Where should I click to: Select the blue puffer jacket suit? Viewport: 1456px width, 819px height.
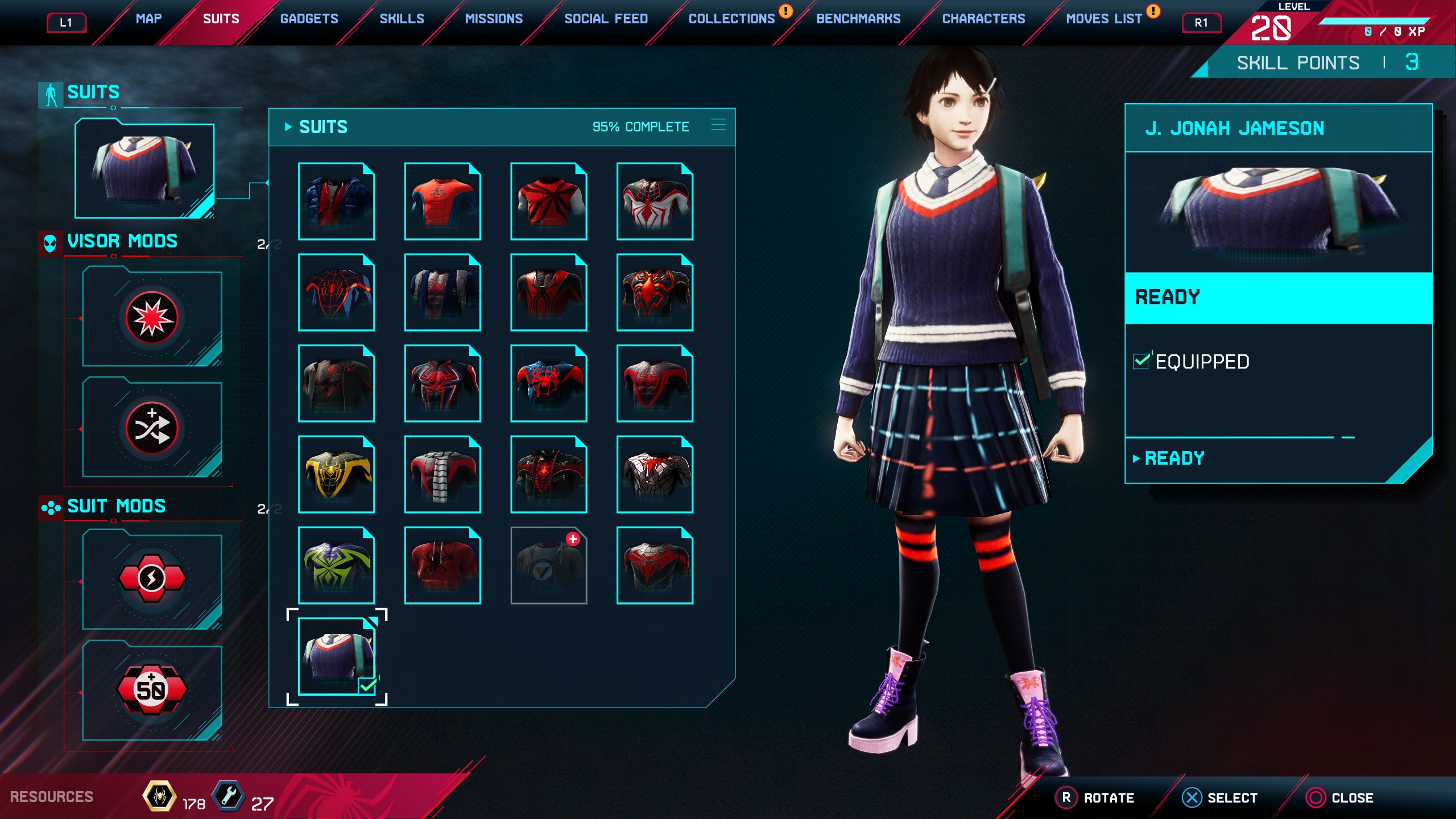tap(336, 201)
